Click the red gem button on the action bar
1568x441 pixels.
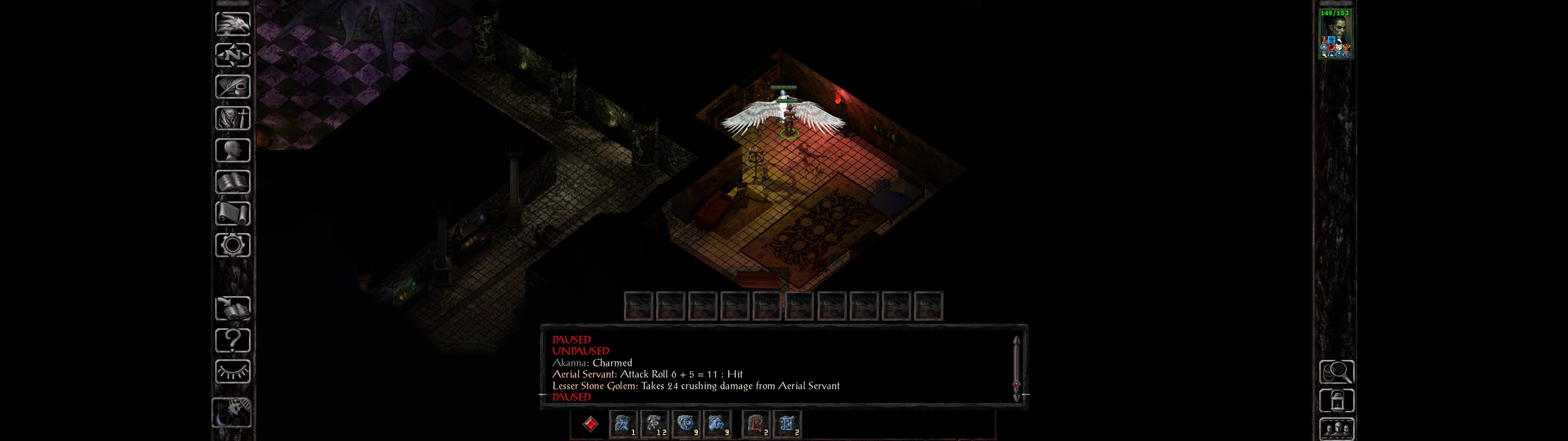click(x=590, y=424)
